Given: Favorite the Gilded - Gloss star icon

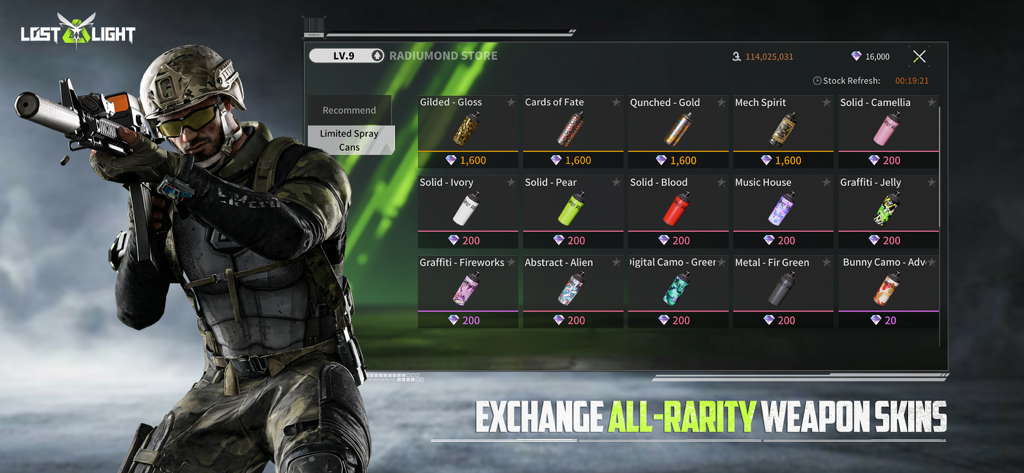Looking at the screenshot, I should (x=511, y=102).
